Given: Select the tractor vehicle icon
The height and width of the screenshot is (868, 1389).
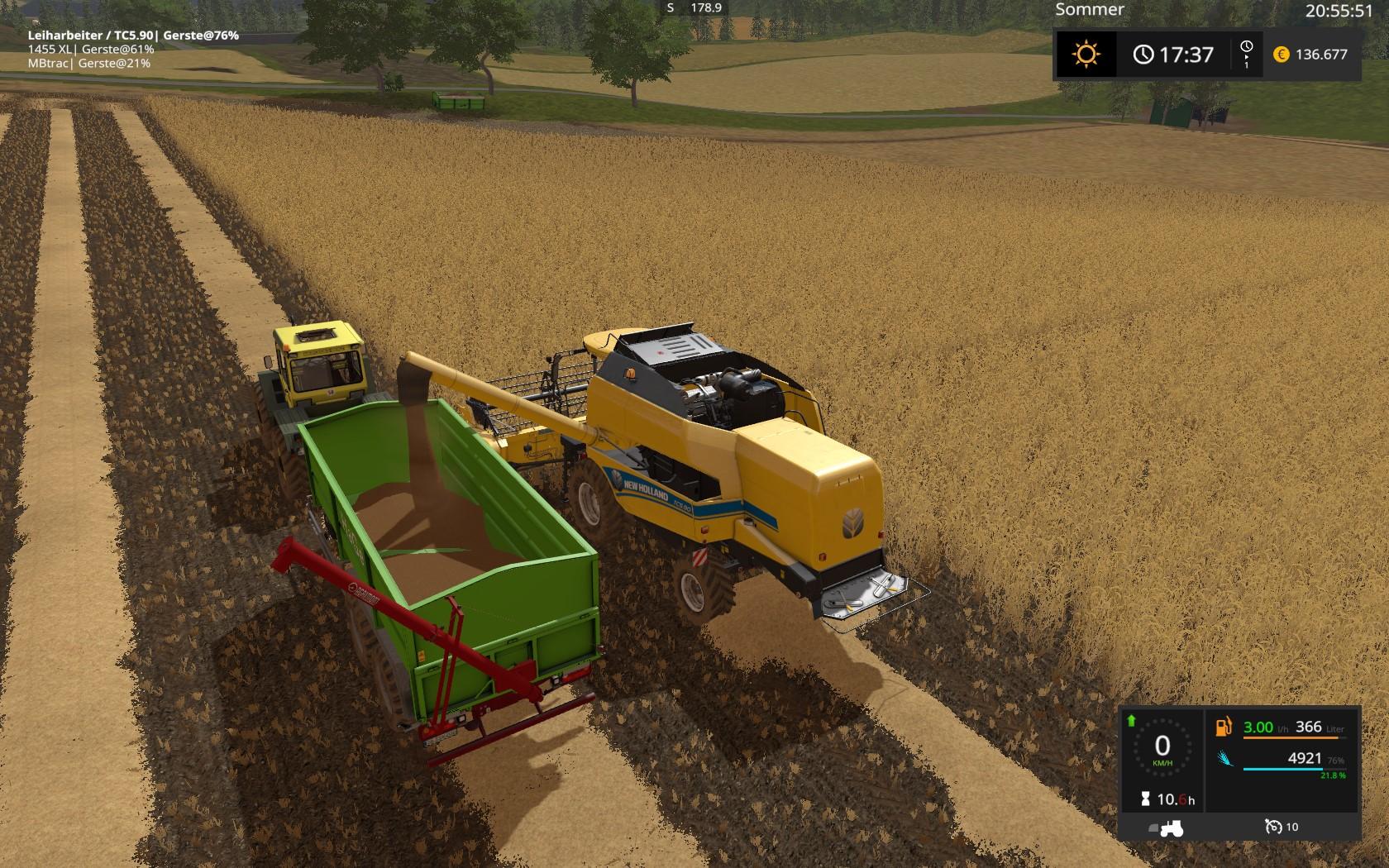Looking at the screenshot, I should click(x=1167, y=827).
